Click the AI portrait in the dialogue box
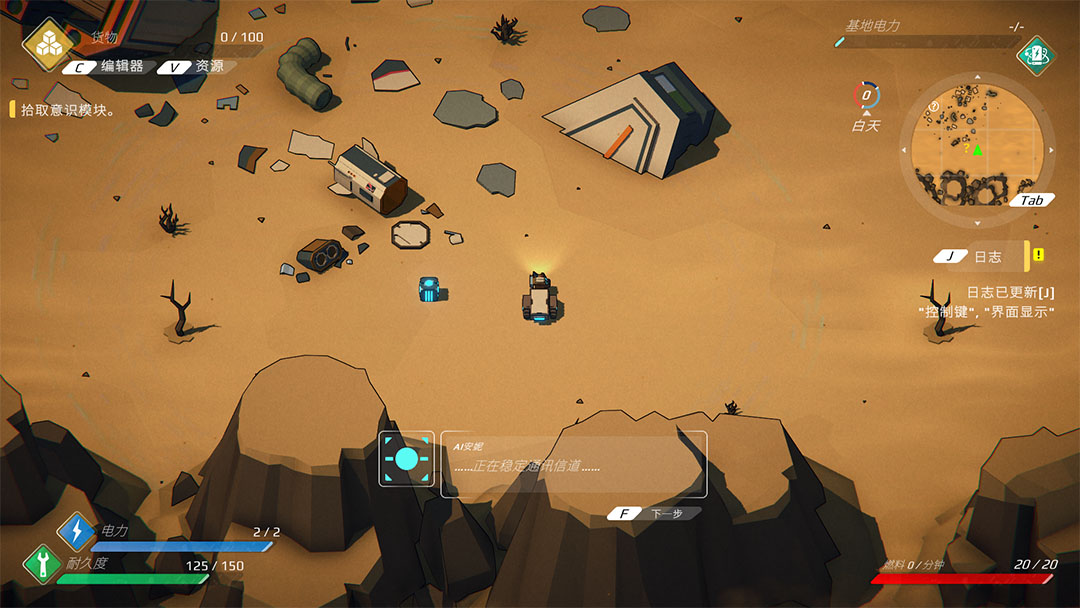The width and height of the screenshot is (1080, 608). coord(406,459)
